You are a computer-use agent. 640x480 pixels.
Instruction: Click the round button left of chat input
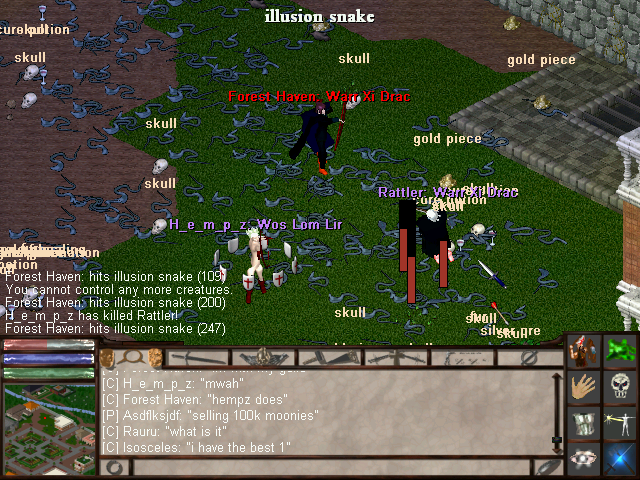click(x=114, y=466)
